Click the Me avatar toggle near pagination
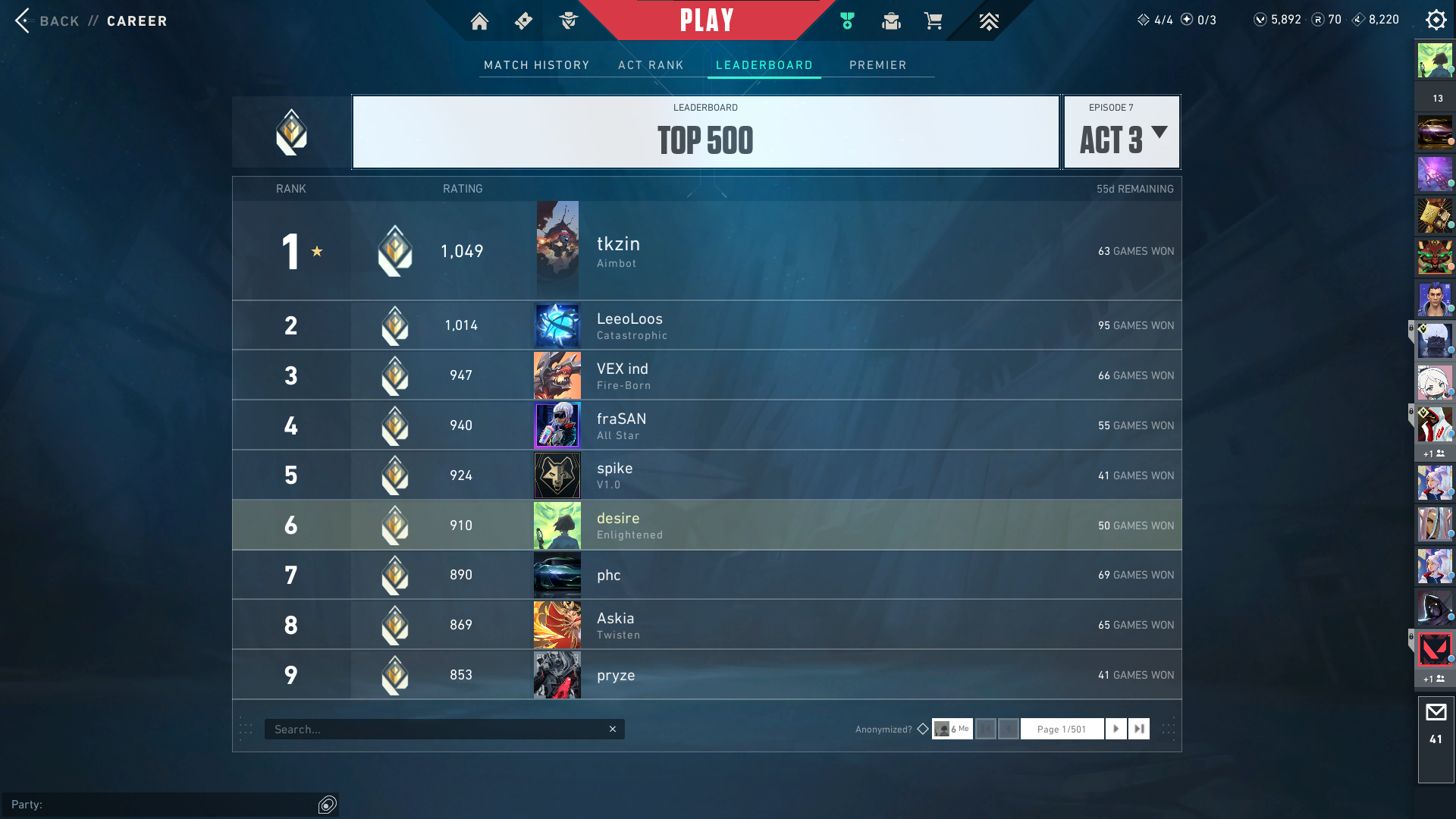This screenshot has height=819, width=1456. [x=952, y=729]
